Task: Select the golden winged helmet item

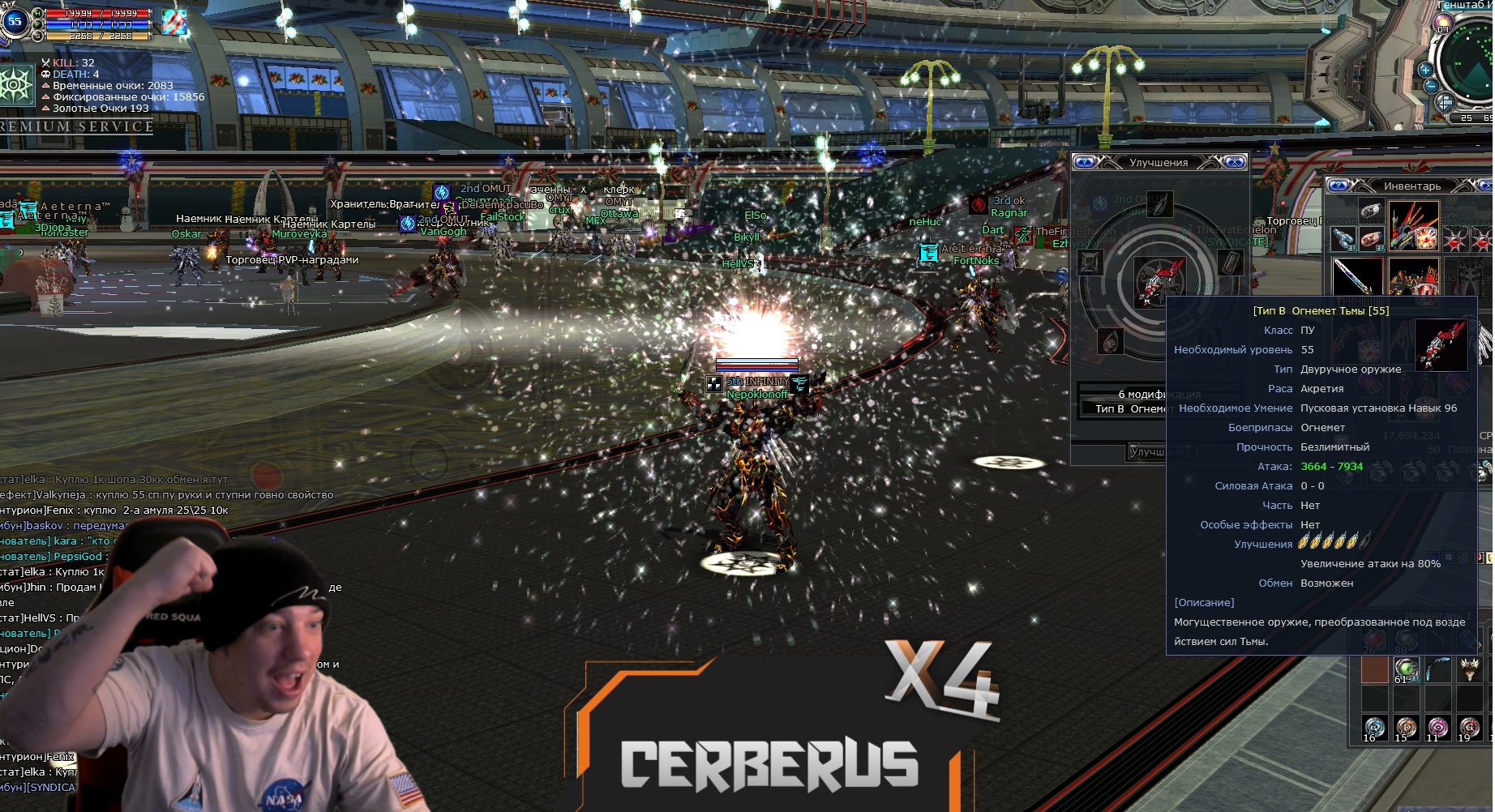Action: pos(1469,670)
